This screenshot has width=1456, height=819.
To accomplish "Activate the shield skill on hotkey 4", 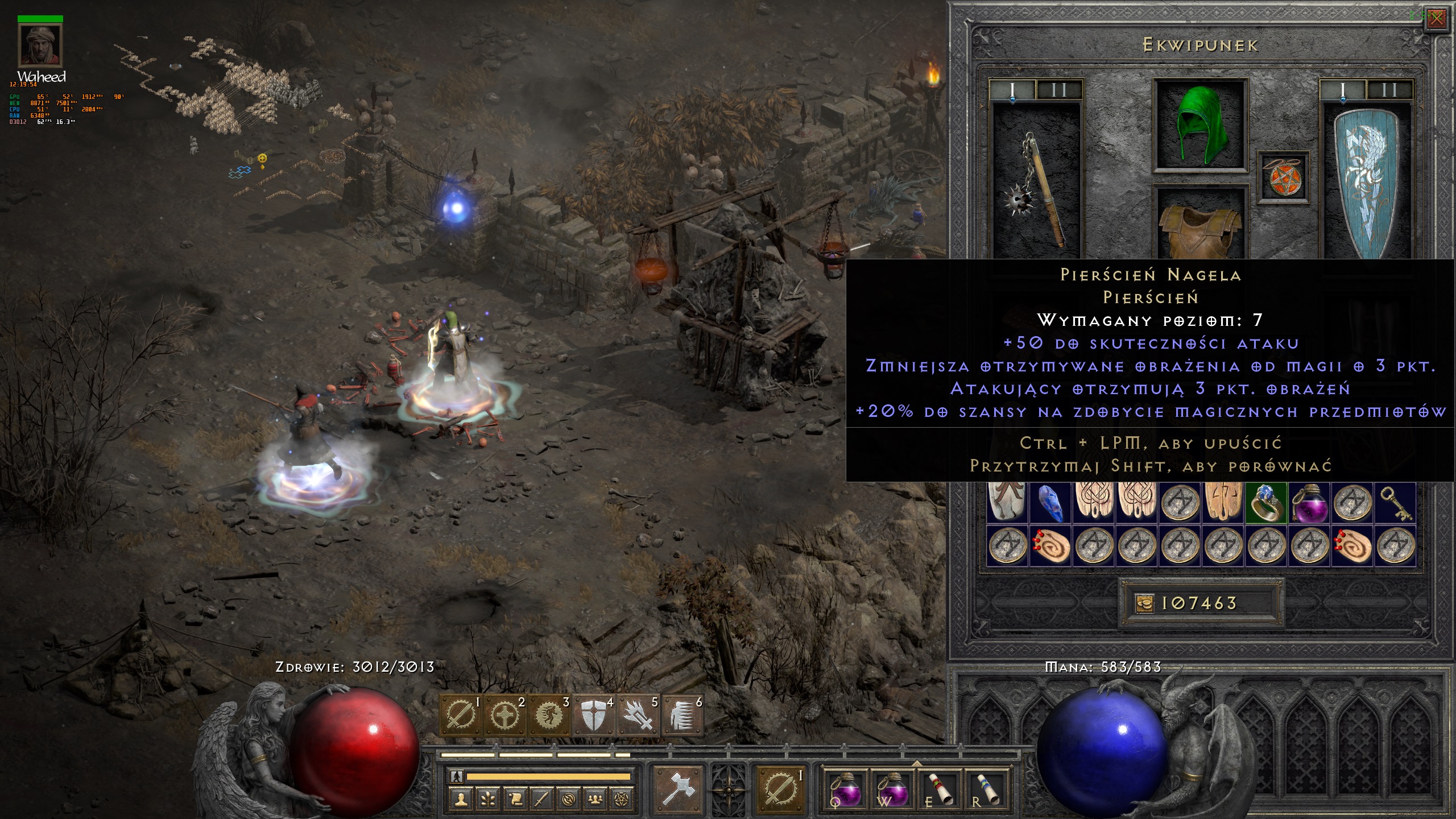I will coord(593,716).
